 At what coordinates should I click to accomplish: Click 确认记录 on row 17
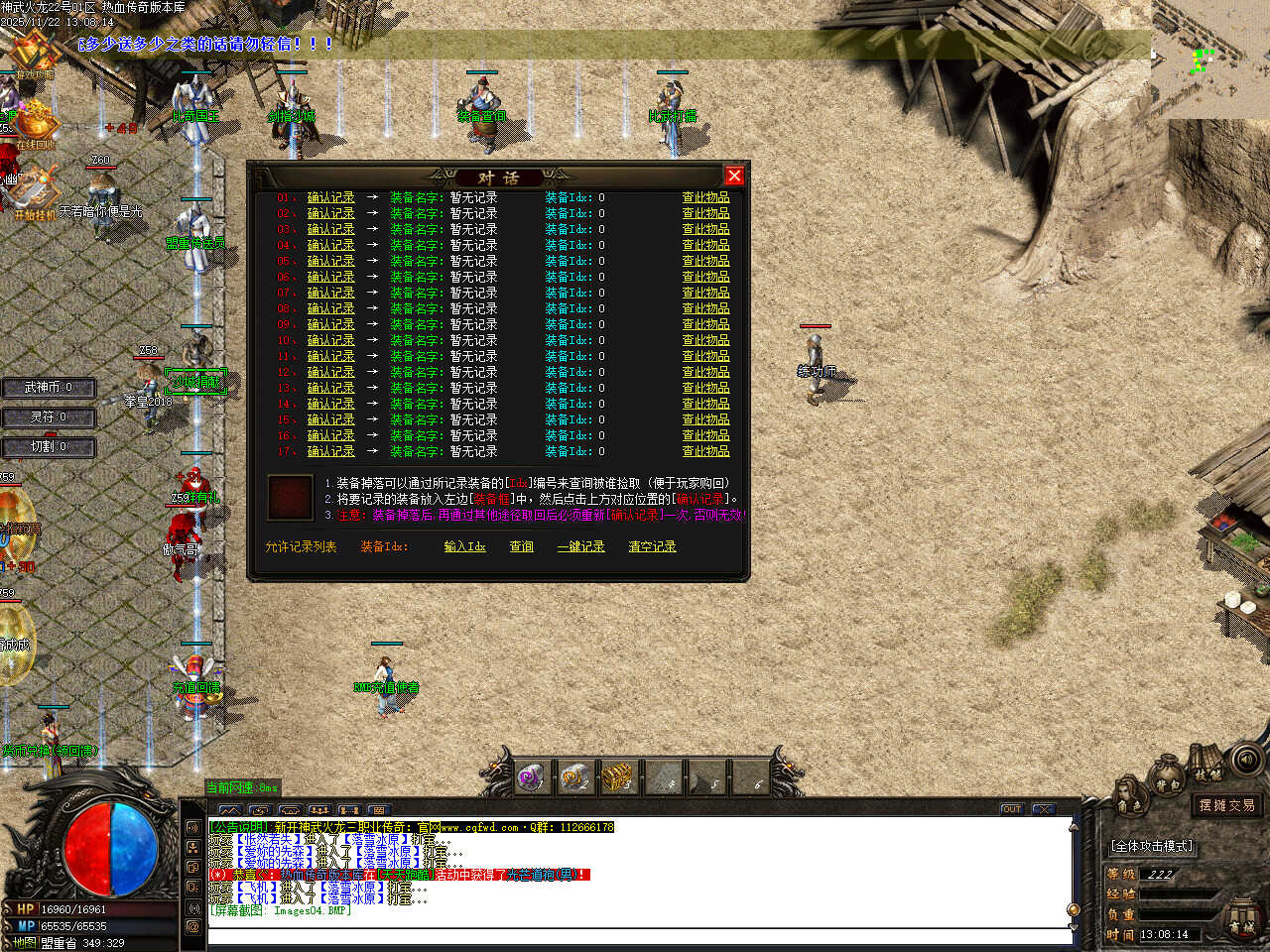330,451
